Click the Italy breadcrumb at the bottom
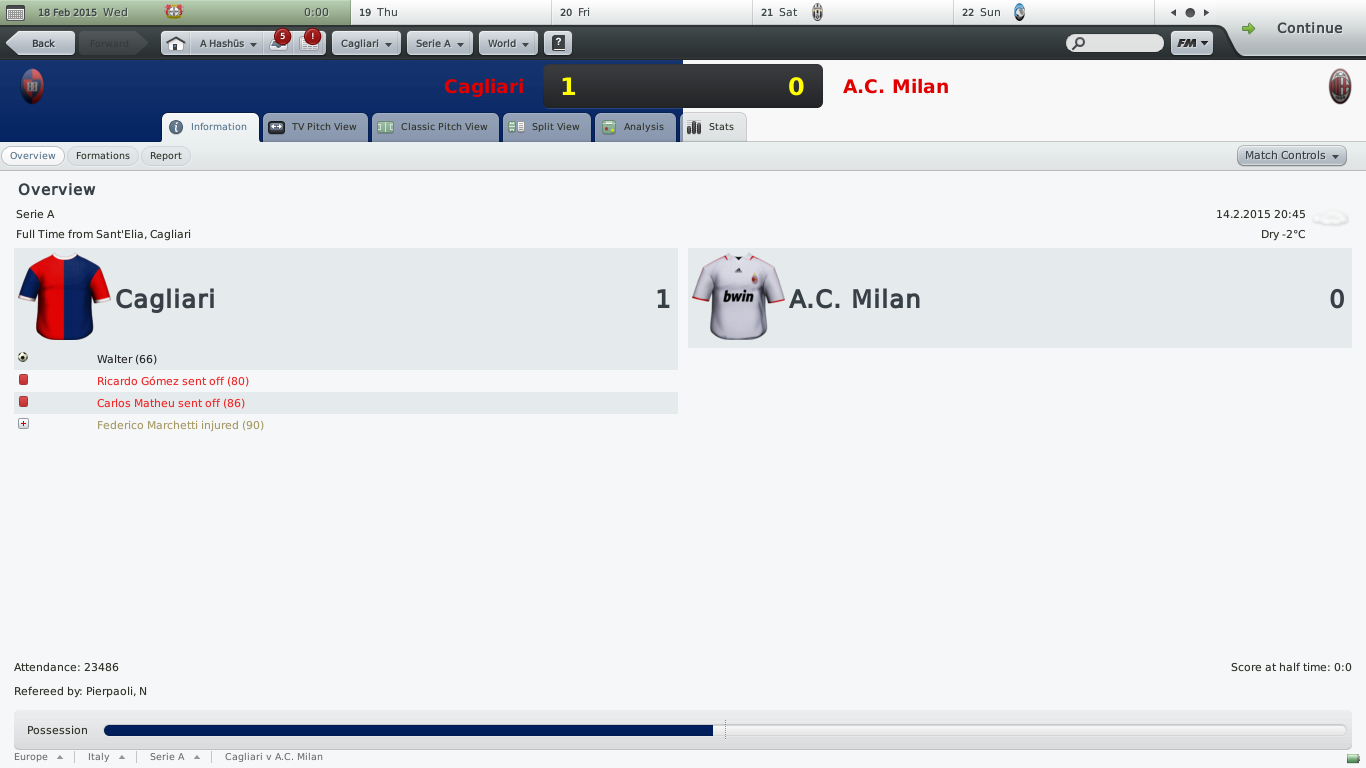 99,757
